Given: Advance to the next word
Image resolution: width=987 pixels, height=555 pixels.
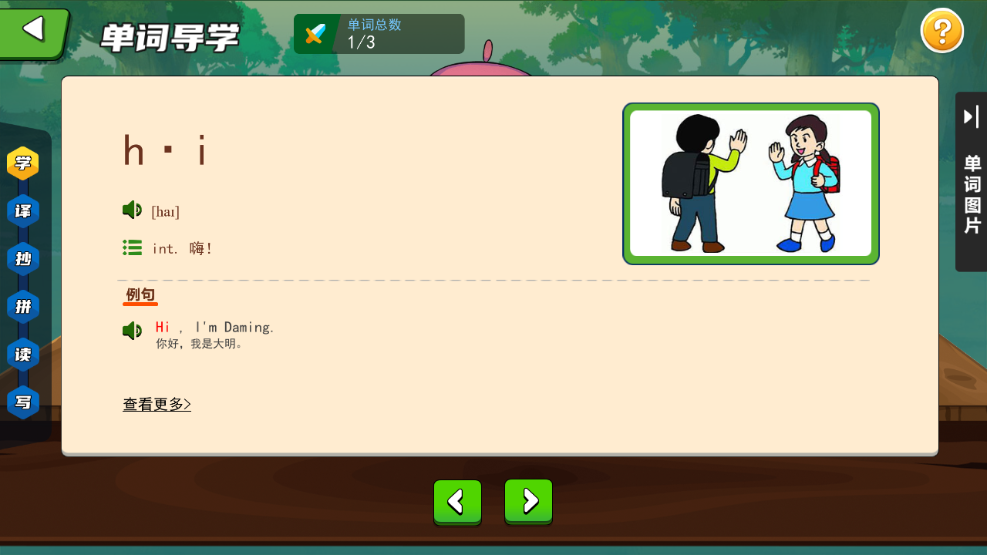Looking at the screenshot, I should click(529, 501).
